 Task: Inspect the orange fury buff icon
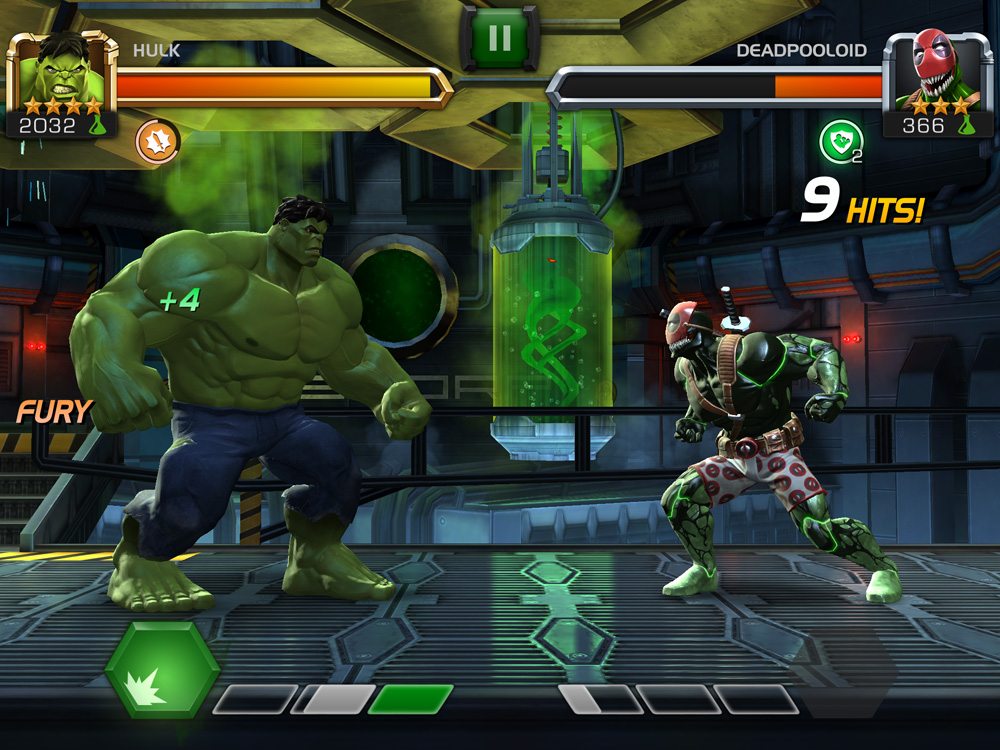click(157, 141)
